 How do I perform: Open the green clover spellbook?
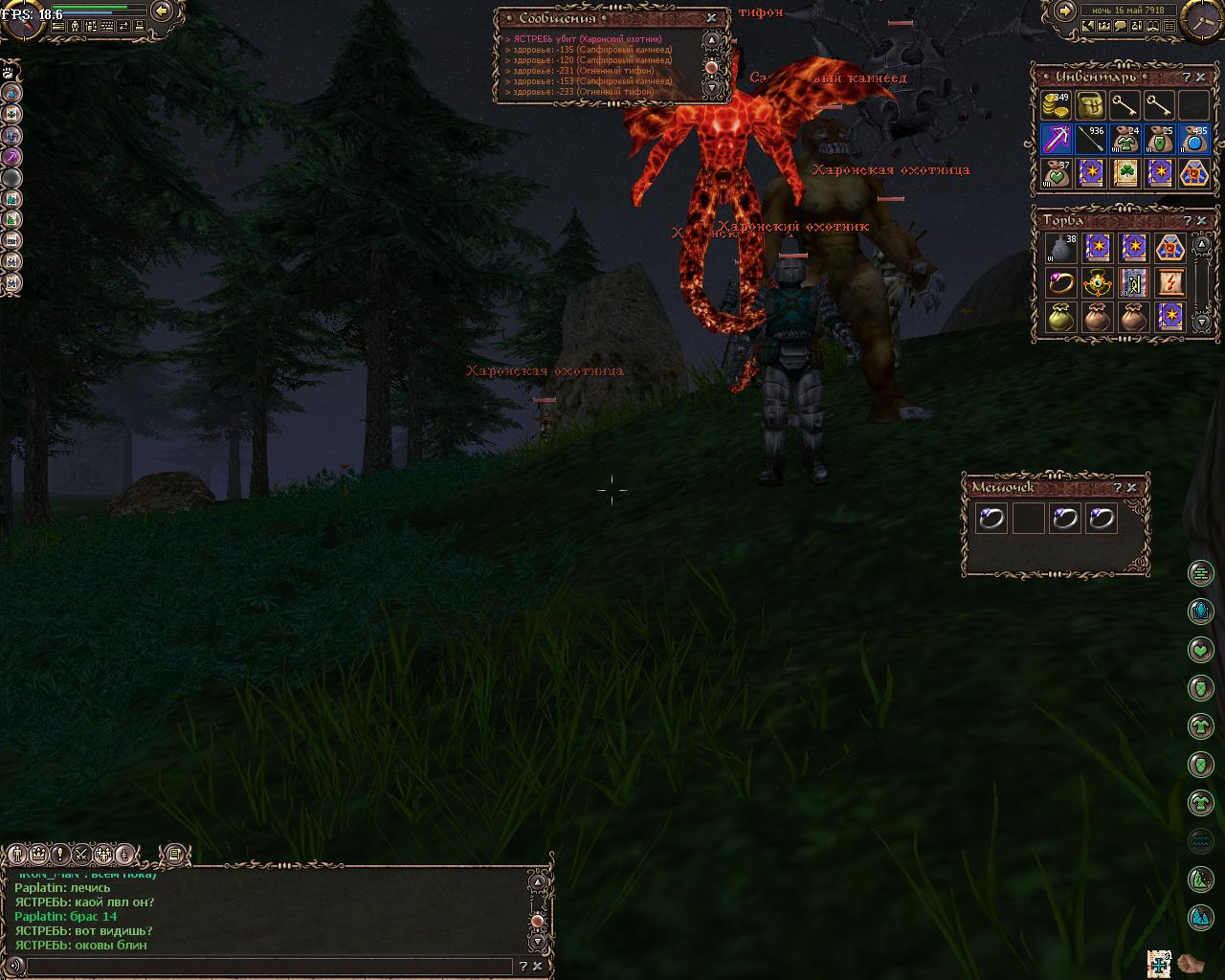(1125, 174)
